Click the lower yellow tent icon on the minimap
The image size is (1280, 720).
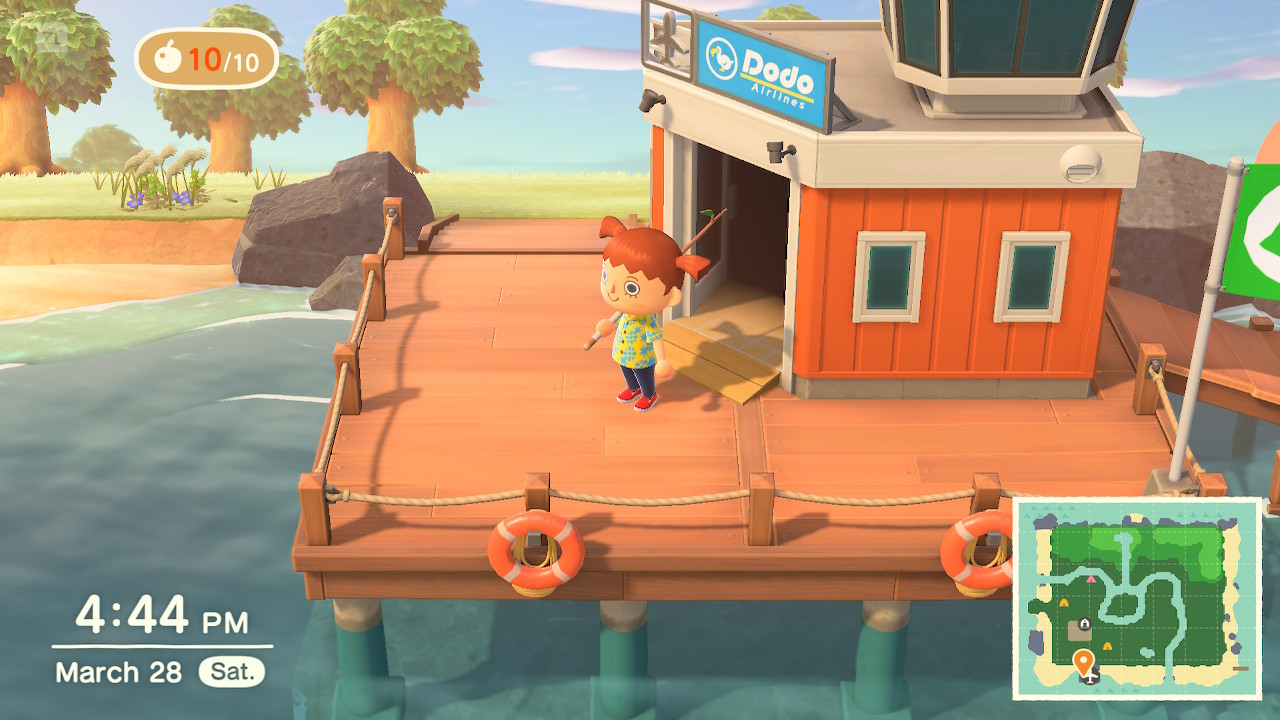(x=1106, y=646)
